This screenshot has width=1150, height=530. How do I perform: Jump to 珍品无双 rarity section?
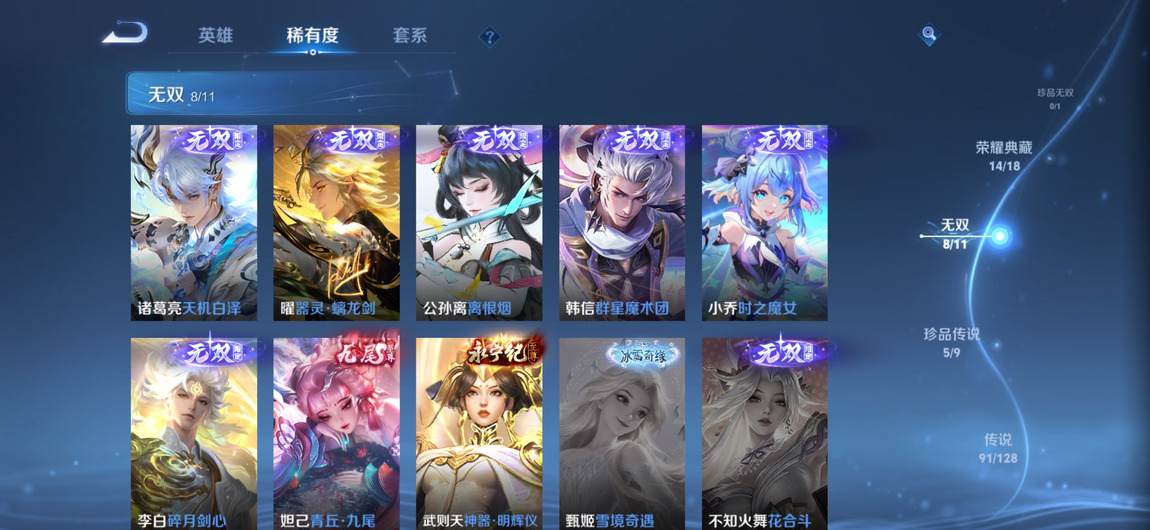coord(1055,98)
